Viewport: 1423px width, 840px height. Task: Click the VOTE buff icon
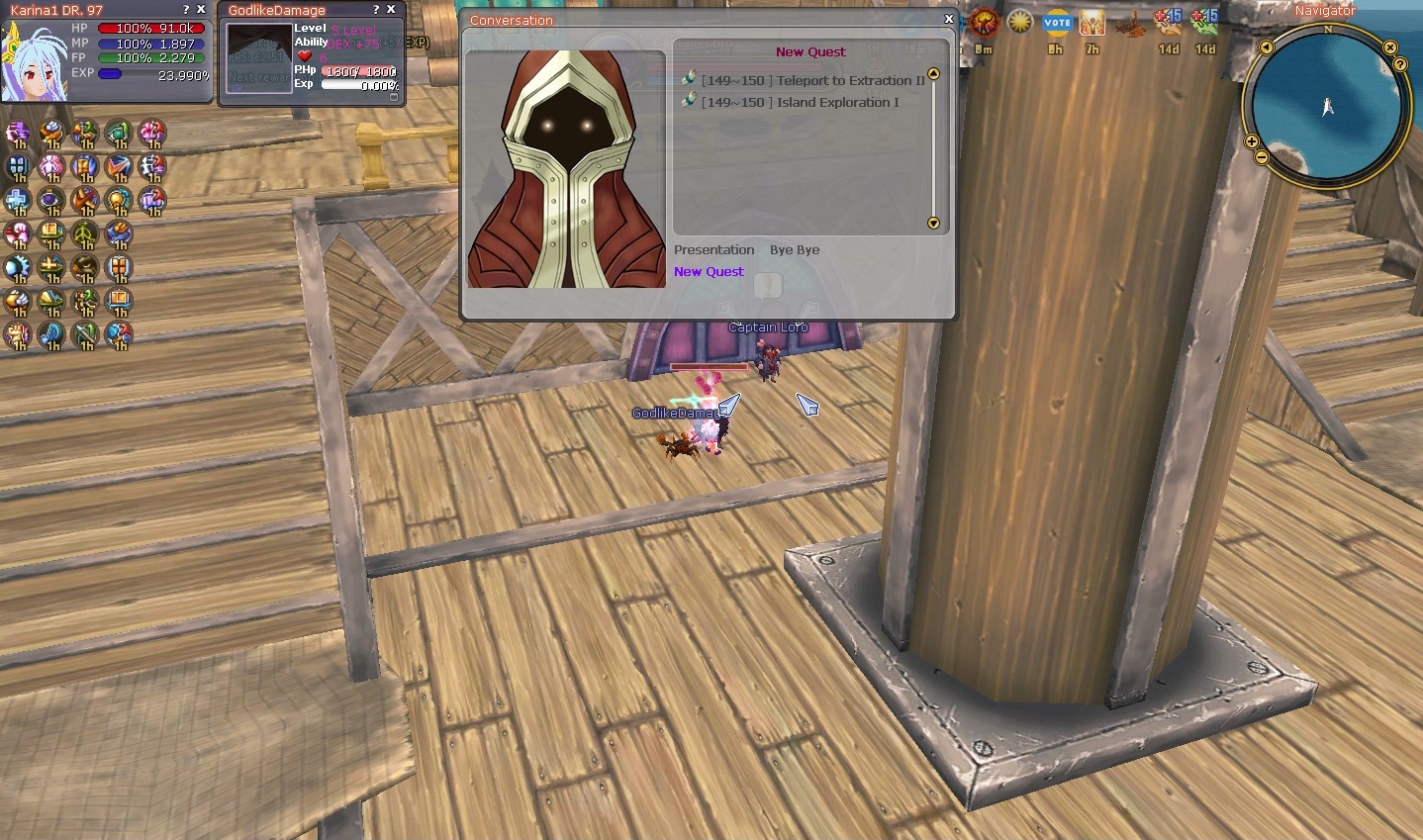click(x=1057, y=23)
